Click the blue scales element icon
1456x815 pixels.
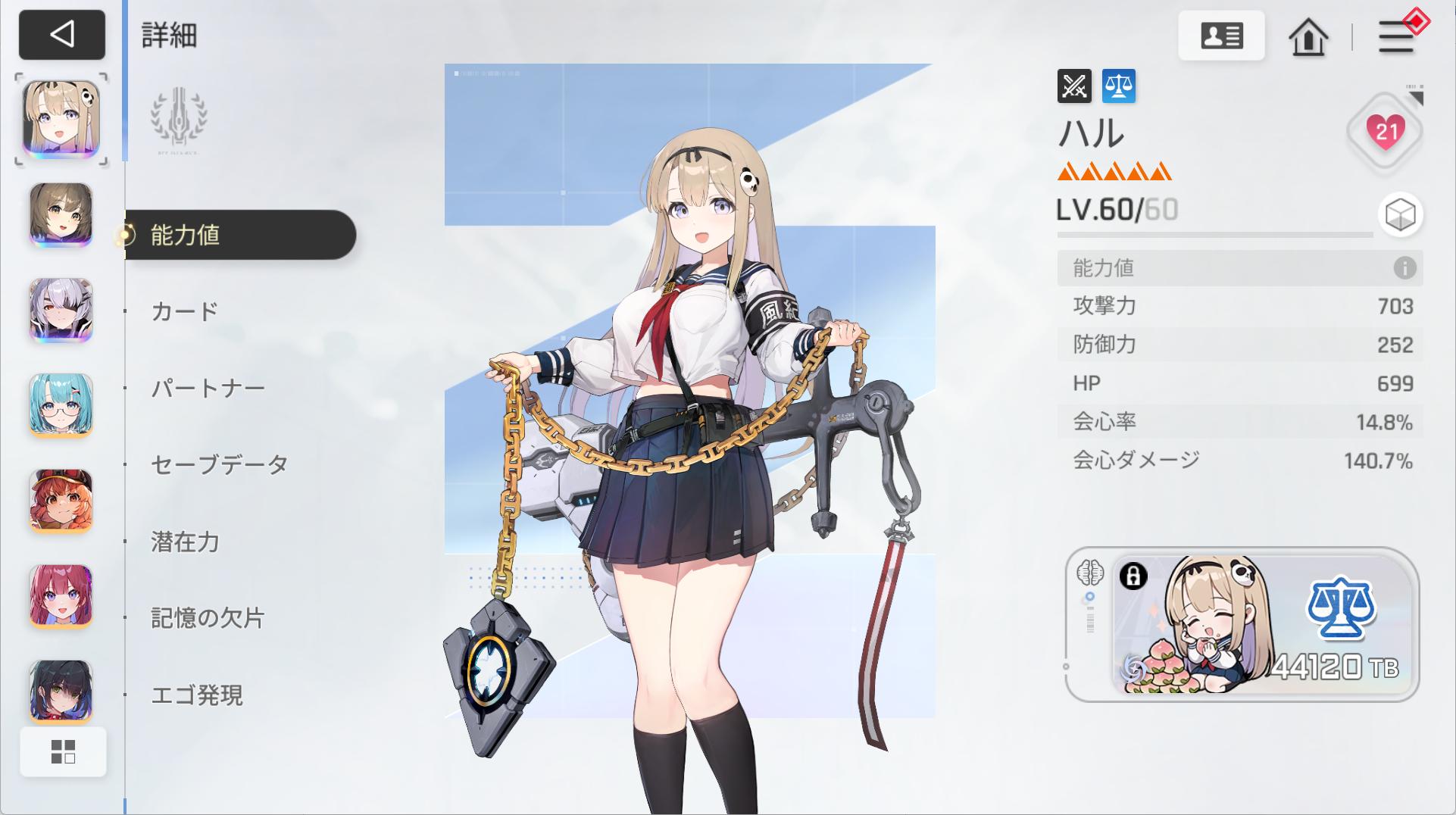(x=1120, y=86)
